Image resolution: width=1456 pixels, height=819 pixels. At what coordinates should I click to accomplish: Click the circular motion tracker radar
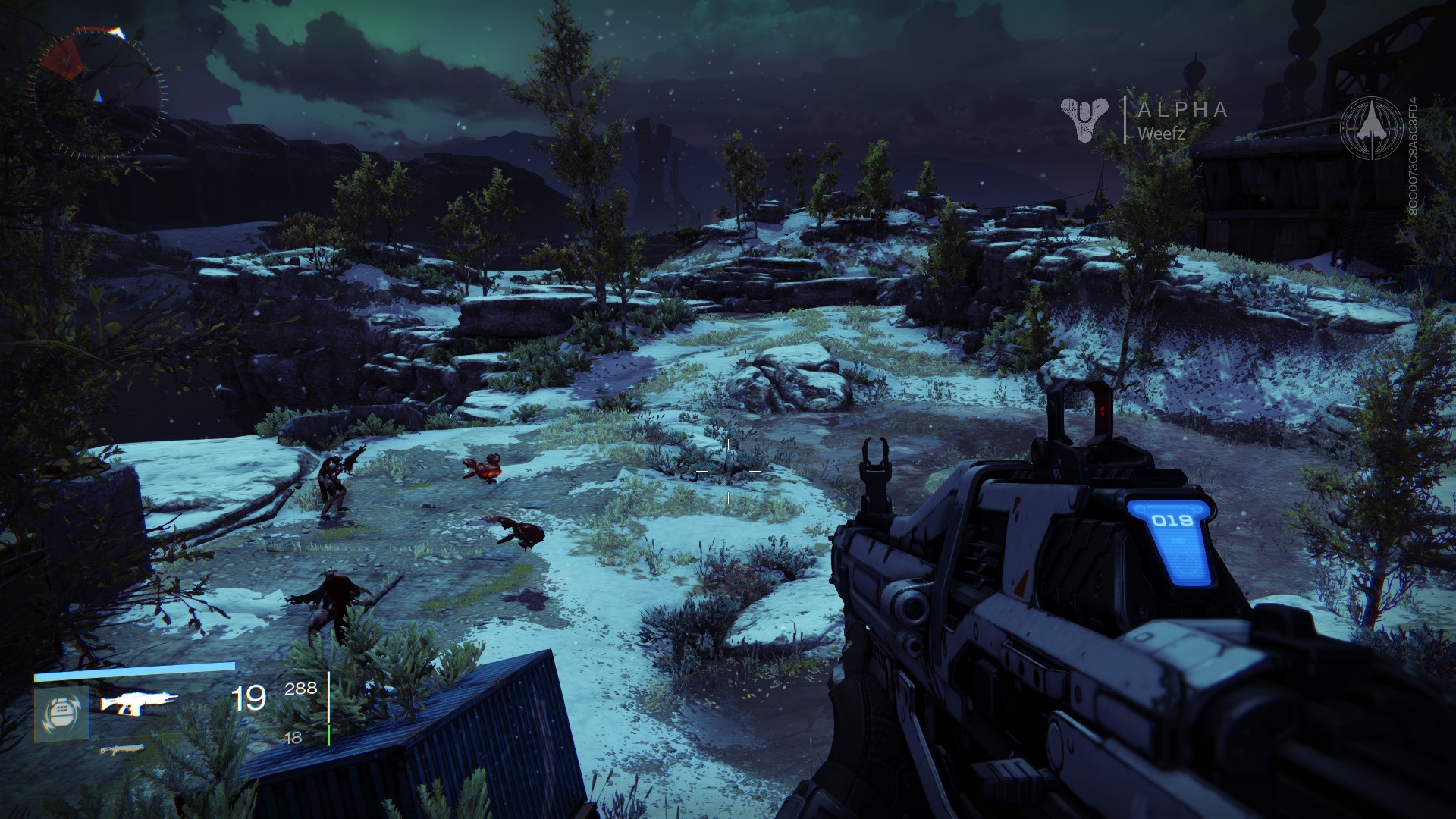click(x=96, y=93)
